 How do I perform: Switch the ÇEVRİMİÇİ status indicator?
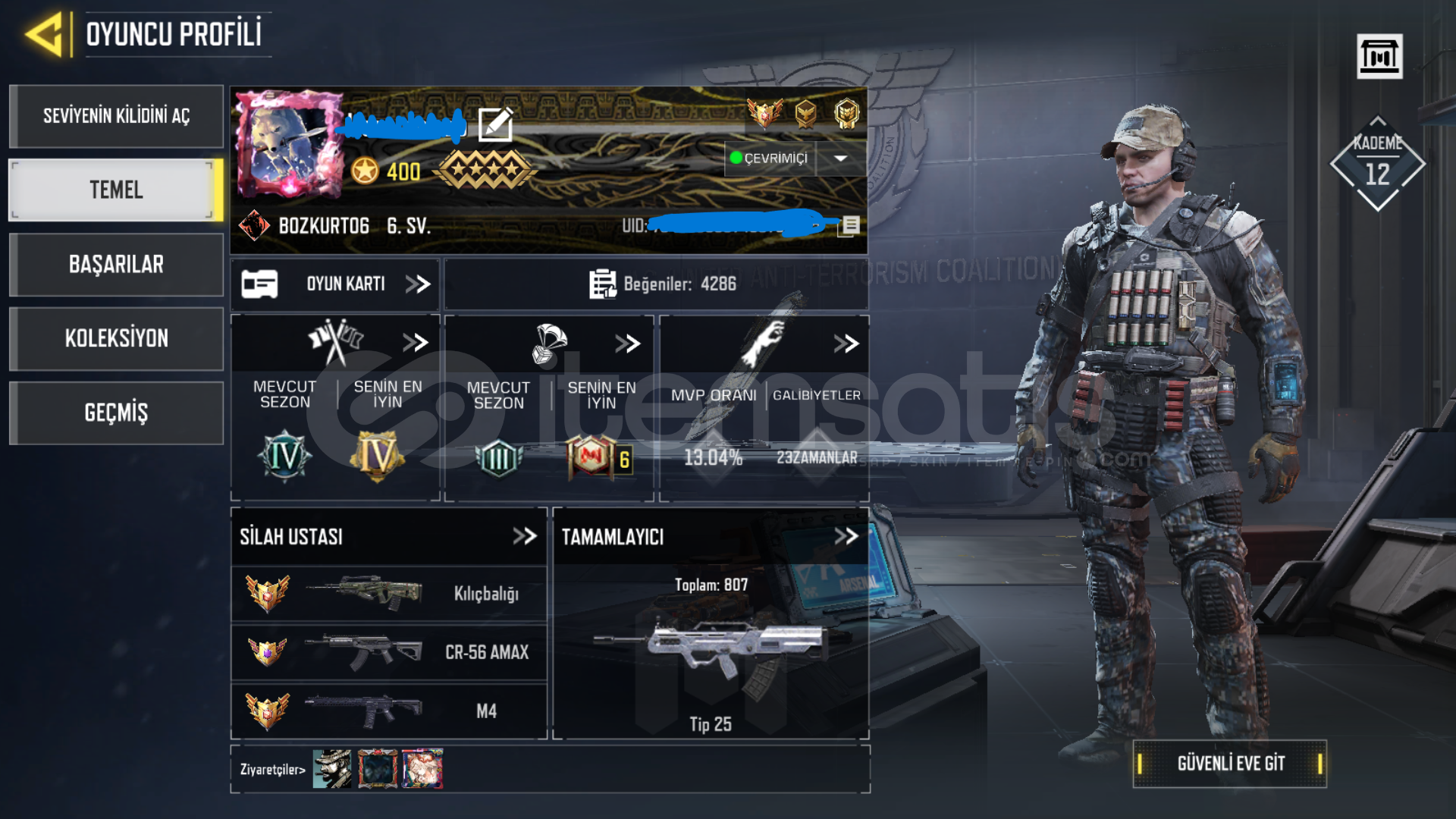(x=769, y=159)
